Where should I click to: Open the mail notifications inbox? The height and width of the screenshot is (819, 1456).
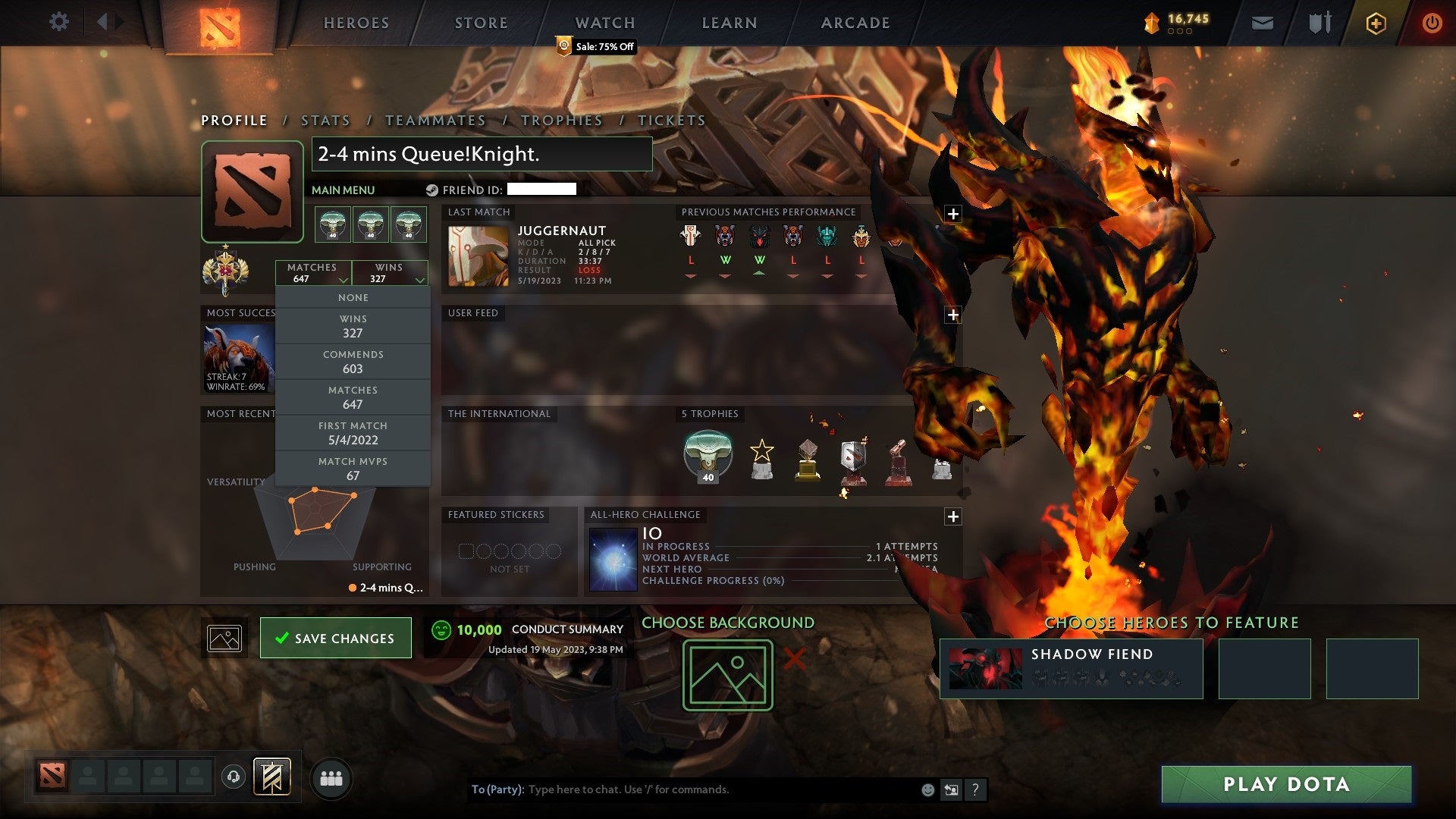(1261, 23)
